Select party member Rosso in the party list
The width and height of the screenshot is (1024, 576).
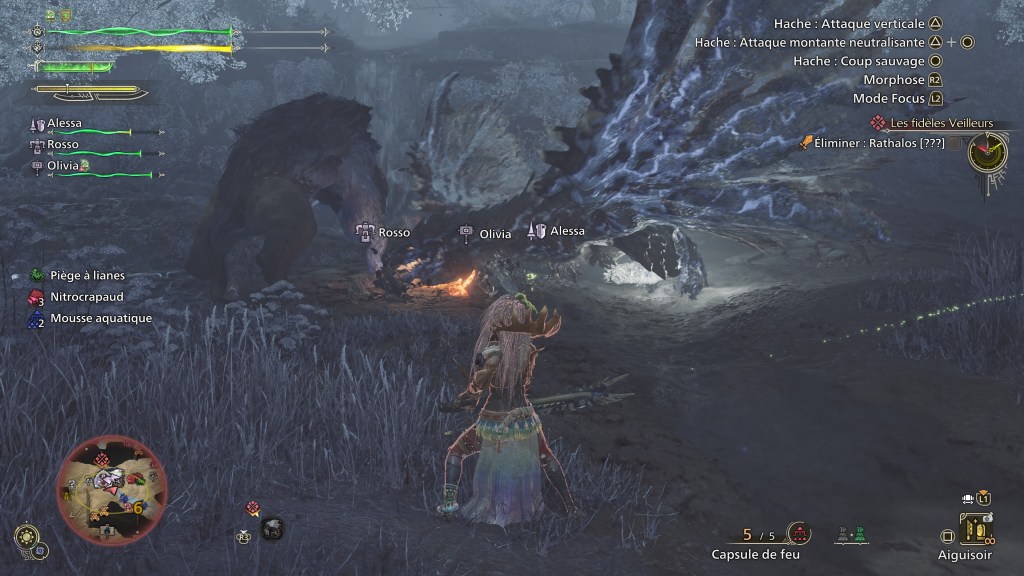click(62, 145)
